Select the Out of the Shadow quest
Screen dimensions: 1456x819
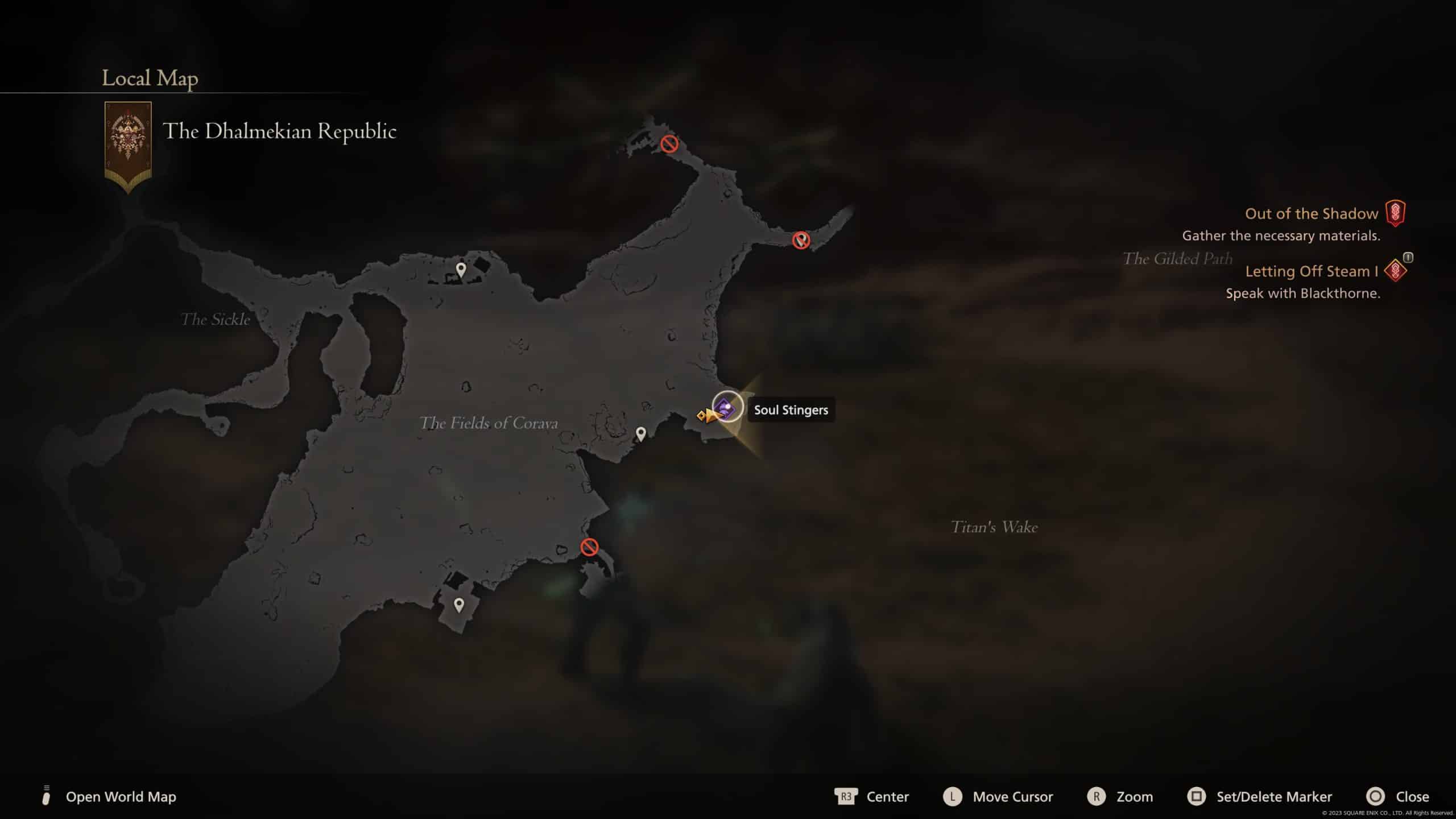1312,214
